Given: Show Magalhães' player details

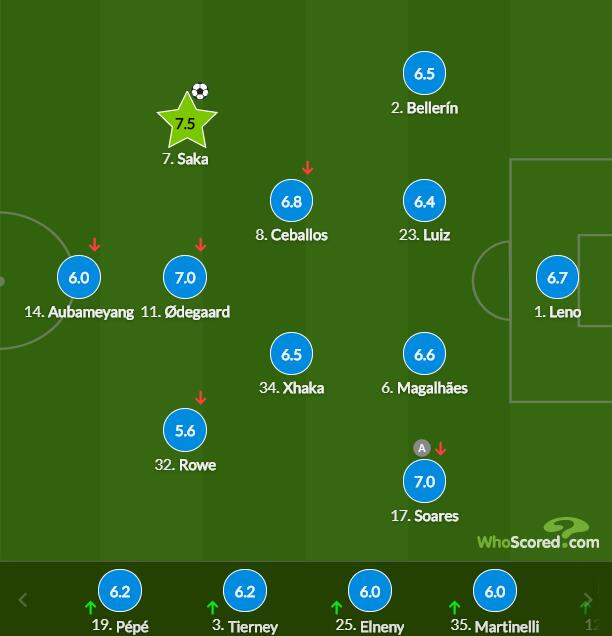Looking at the screenshot, I should point(424,355).
